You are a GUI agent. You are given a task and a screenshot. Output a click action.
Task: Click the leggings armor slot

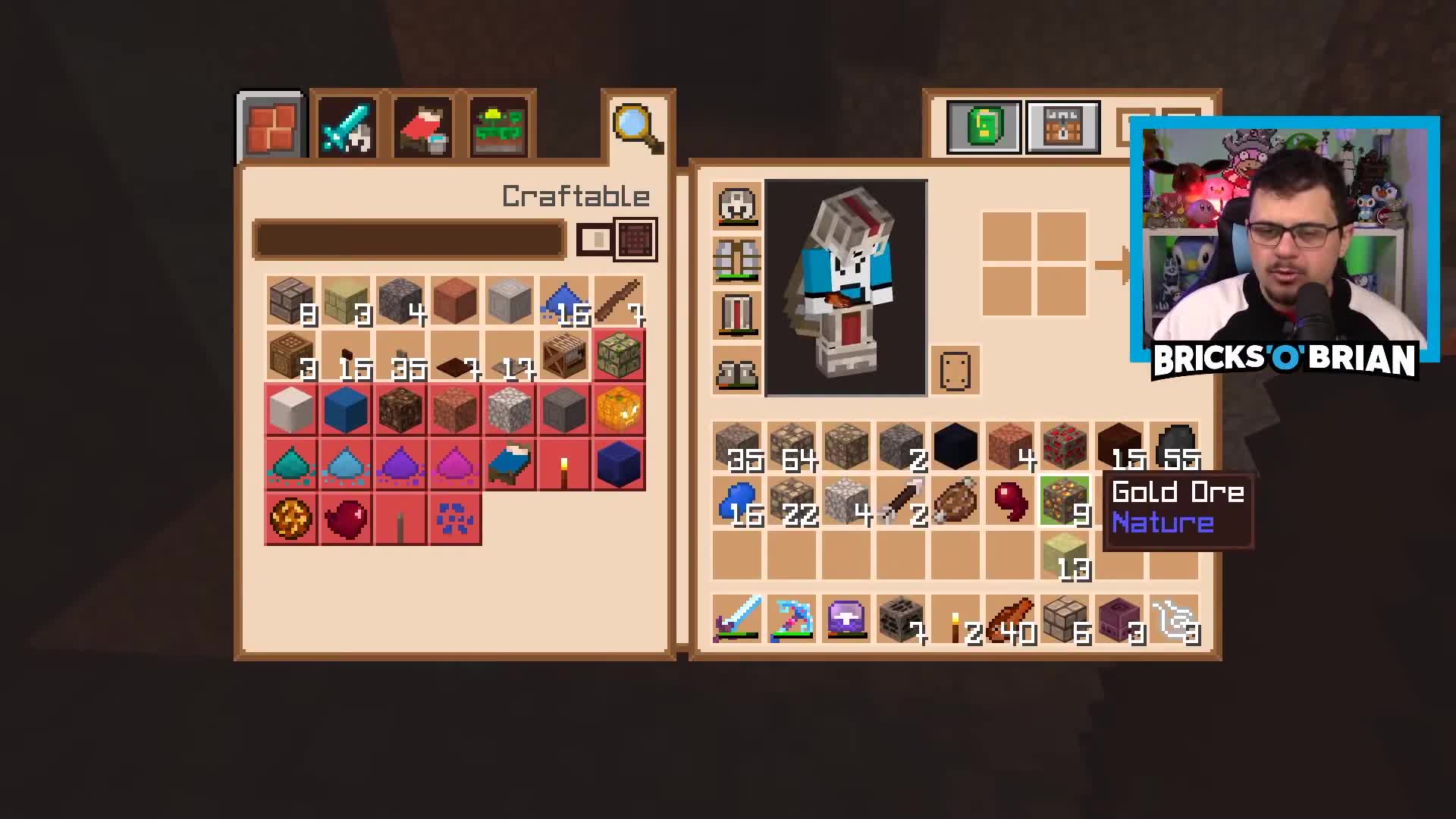(736, 315)
